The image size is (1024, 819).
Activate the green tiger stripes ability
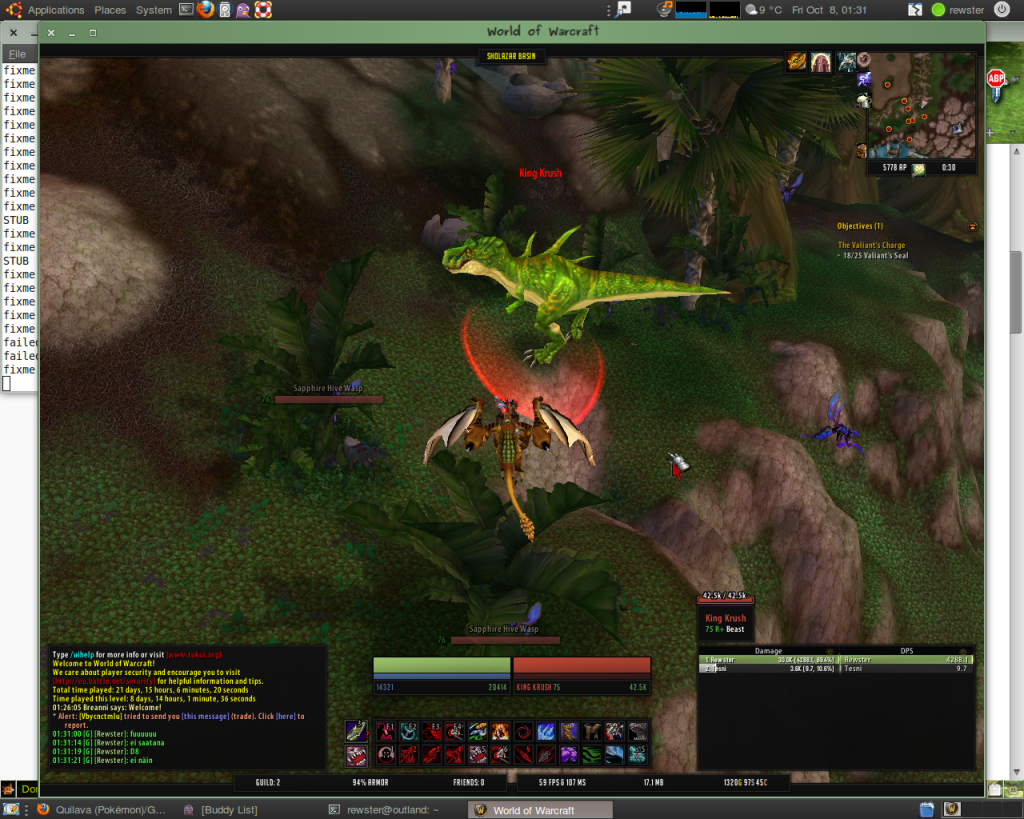click(x=590, y=753)
